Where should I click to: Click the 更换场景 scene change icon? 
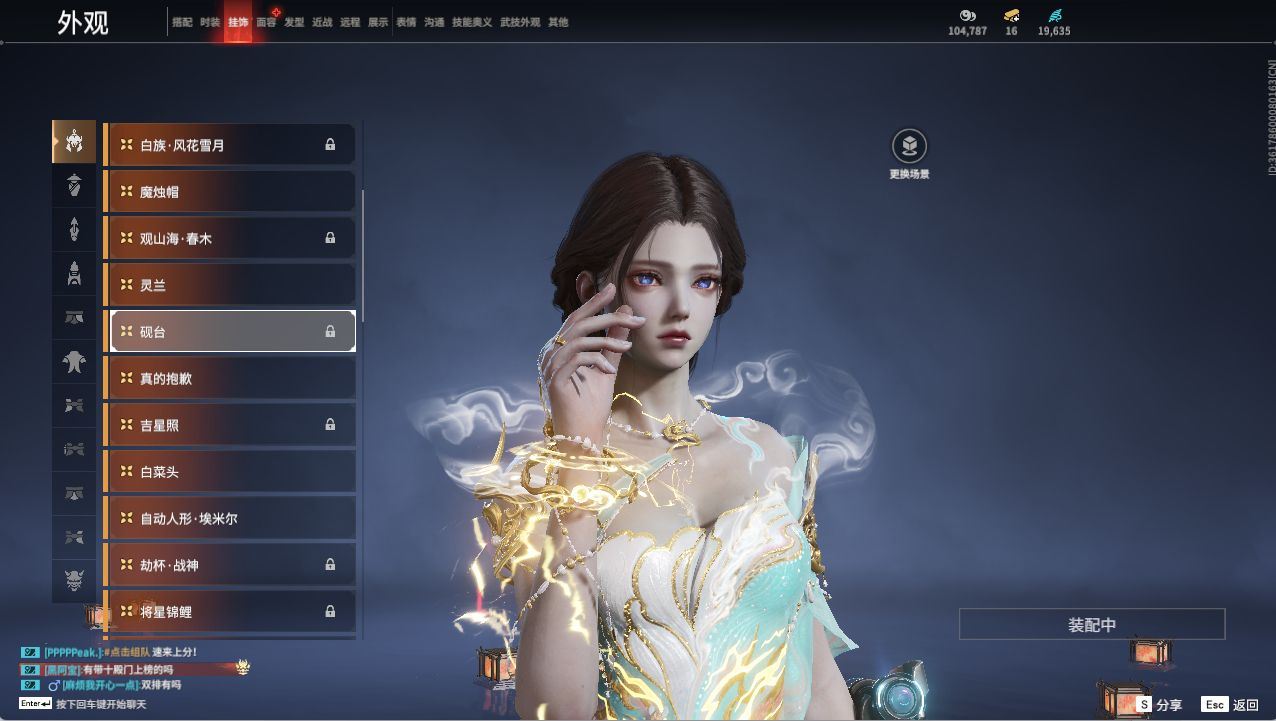point(909,148)
